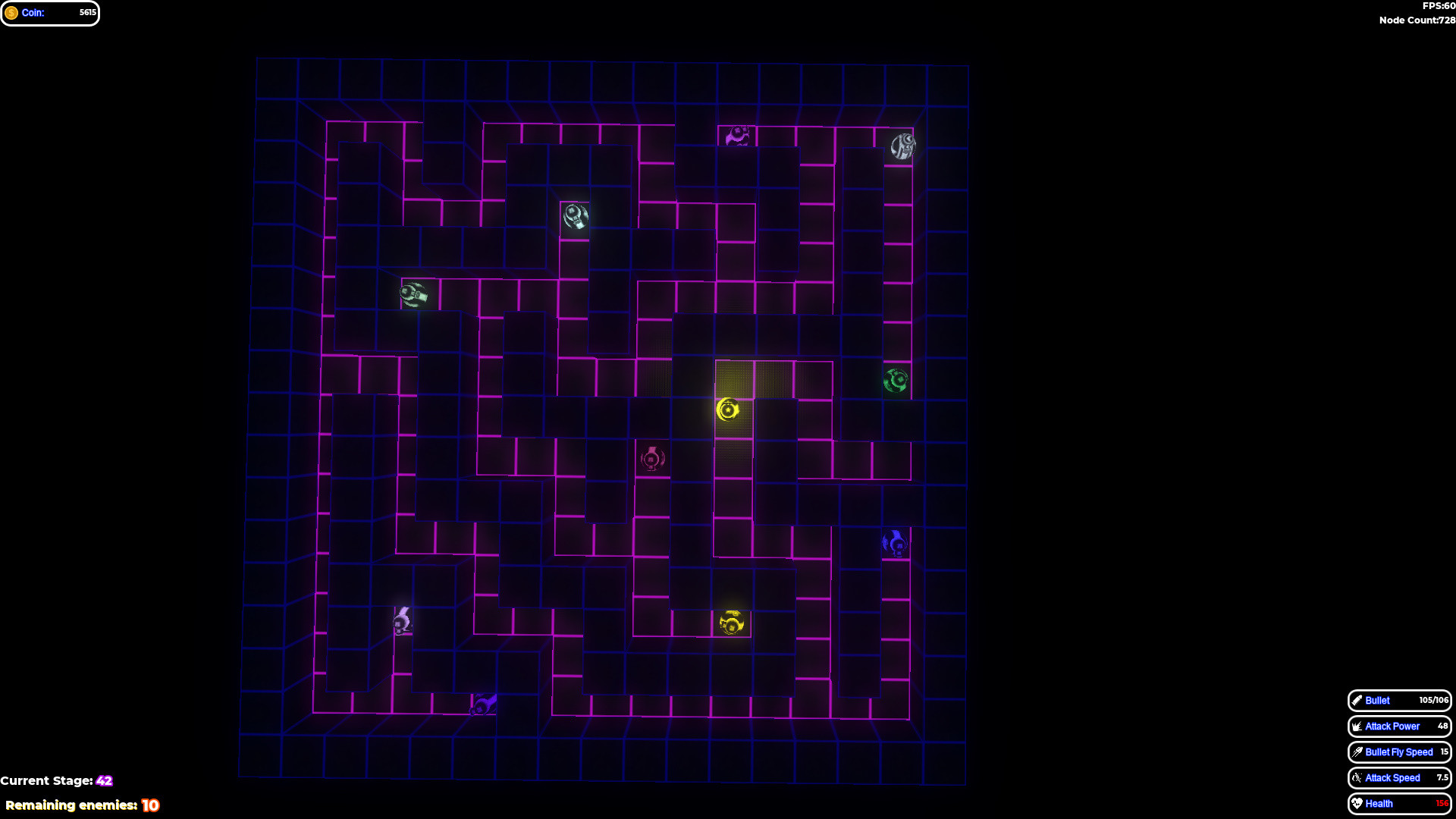Click the teal tank on the upper-left path
The width and height of the screenshot is (1456, 819).
413,294
